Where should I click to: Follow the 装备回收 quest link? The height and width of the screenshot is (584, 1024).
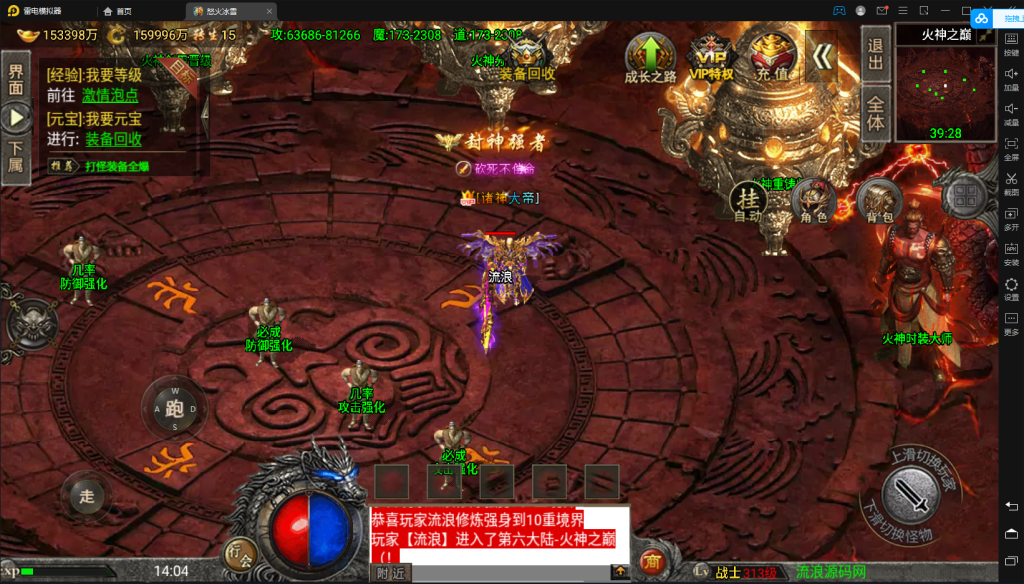coord(113,139)
